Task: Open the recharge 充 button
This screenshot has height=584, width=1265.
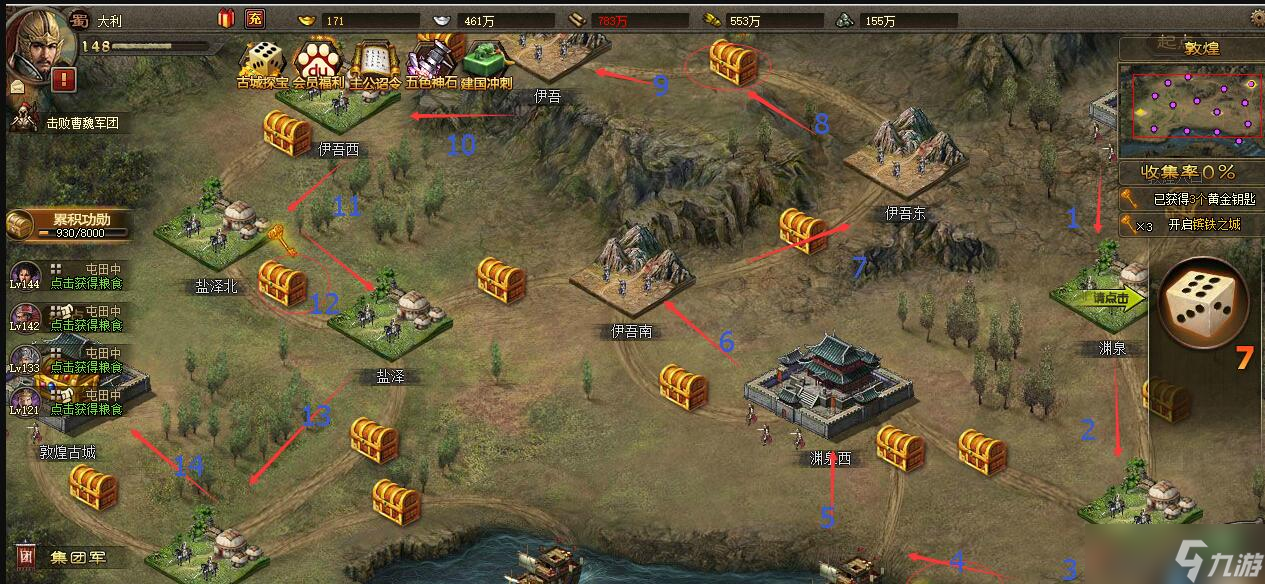Action: (x=255, y=18)
